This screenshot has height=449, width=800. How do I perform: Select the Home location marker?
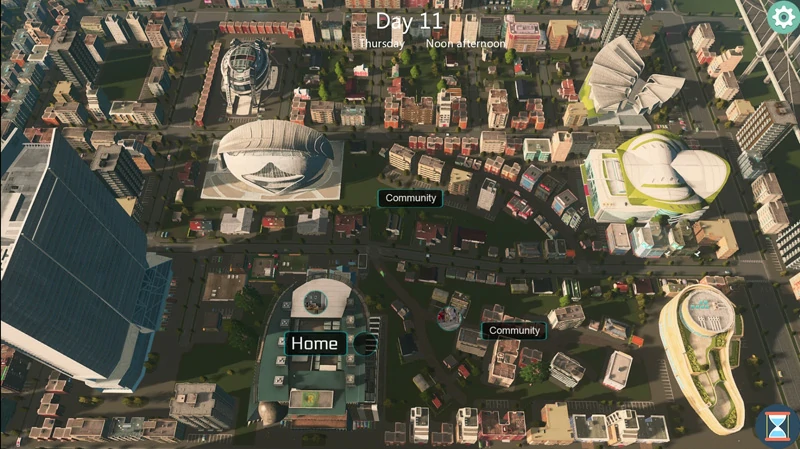[x=314, y=344]
